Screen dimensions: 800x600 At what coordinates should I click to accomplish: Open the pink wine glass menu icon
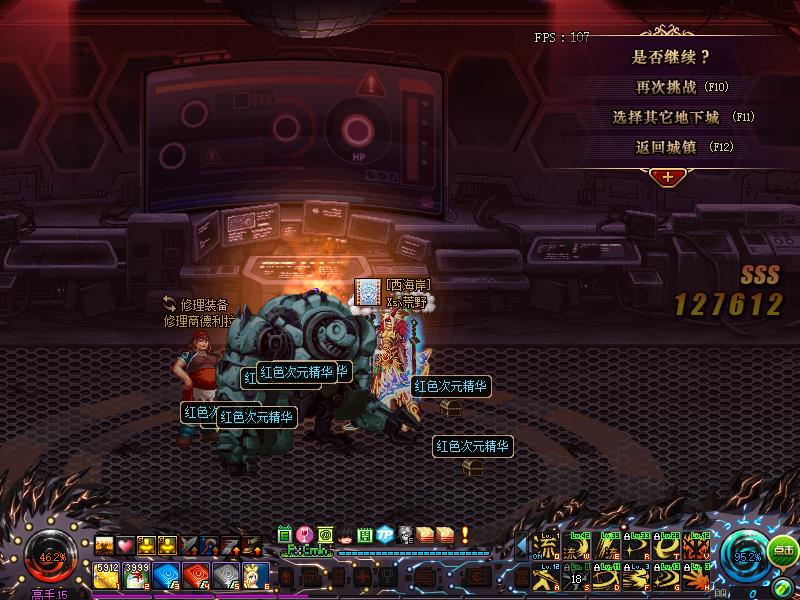304,534
